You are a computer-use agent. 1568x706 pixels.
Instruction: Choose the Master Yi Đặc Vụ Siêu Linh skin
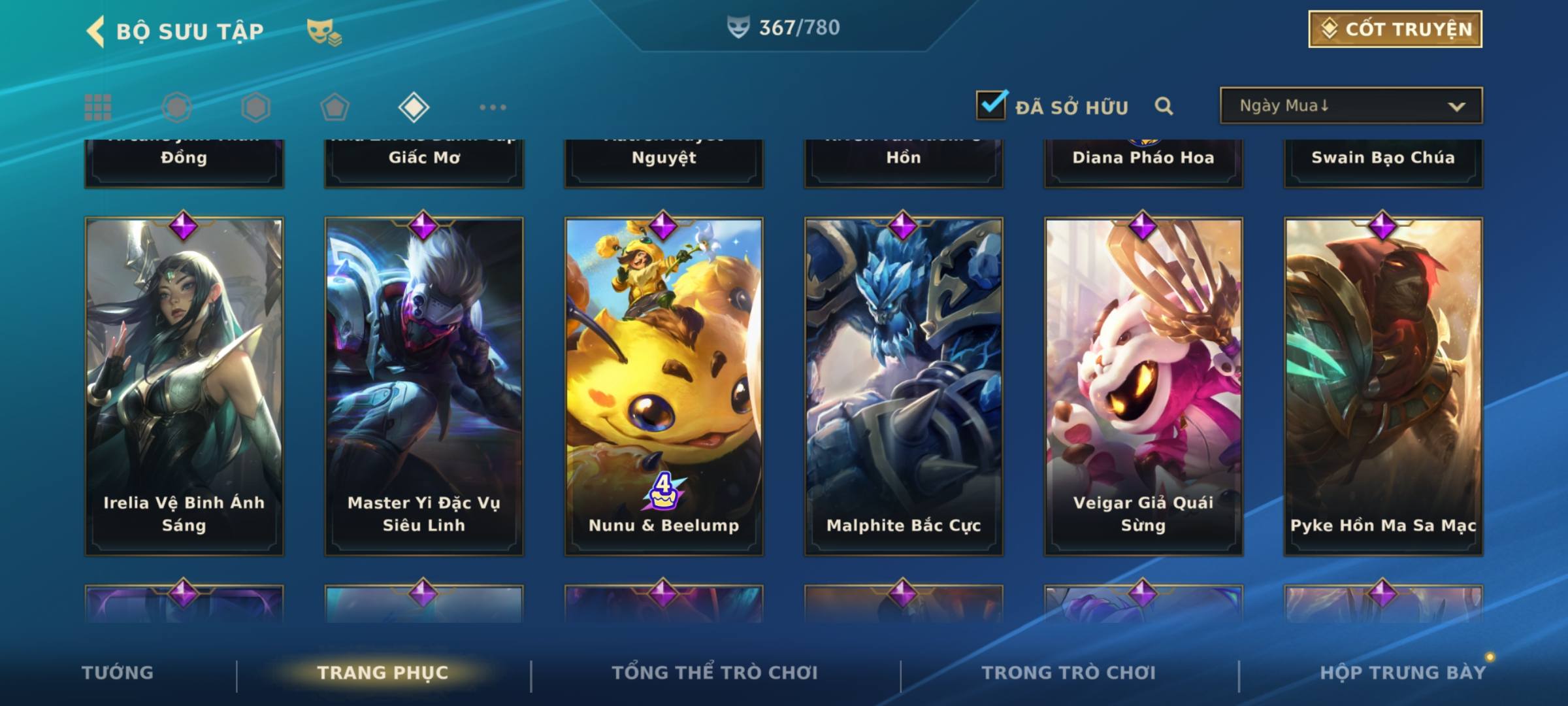(x=424, y=386)
